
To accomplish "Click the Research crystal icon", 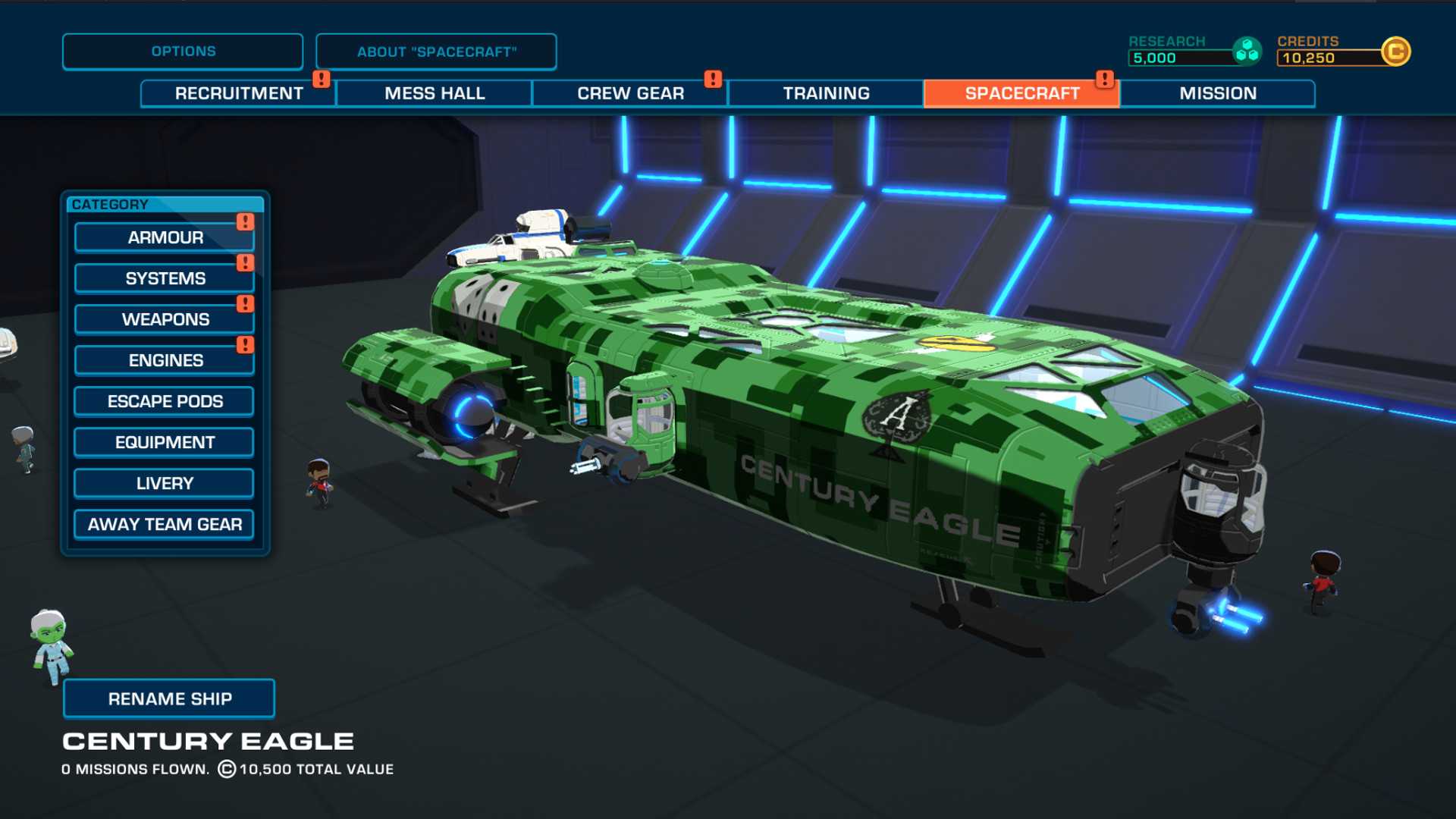I will pos(1246,51).
